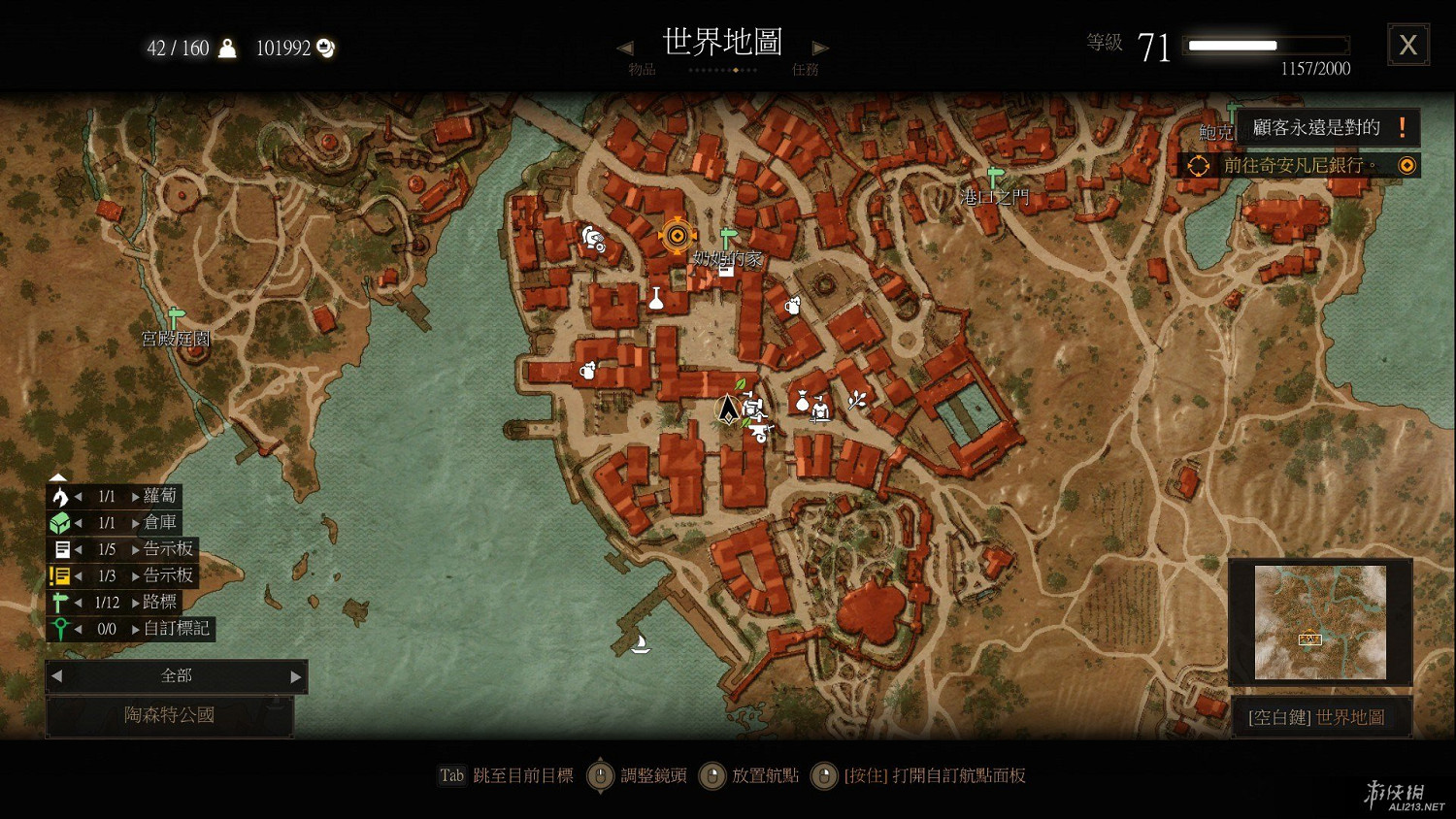Toggle the yellow 告示板 notice board filter
The image size is (1456, 819).
tap(58, 575)
